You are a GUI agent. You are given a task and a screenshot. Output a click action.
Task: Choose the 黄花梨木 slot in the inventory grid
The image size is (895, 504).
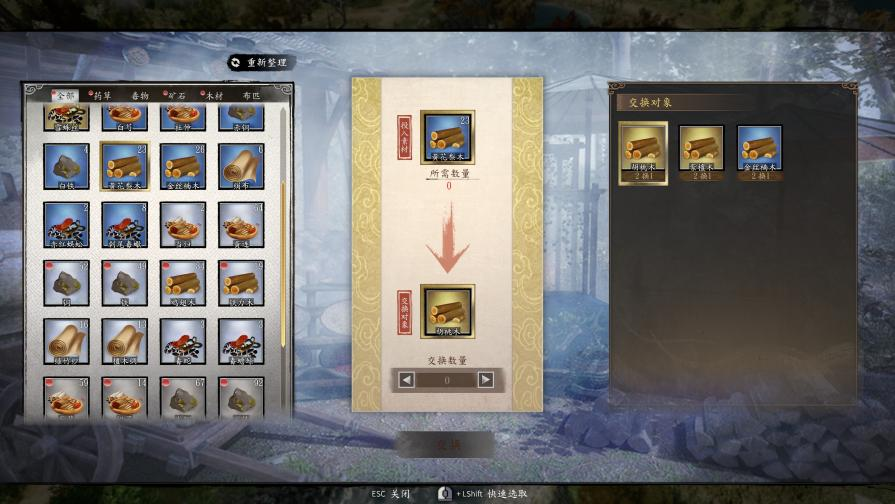125,166
